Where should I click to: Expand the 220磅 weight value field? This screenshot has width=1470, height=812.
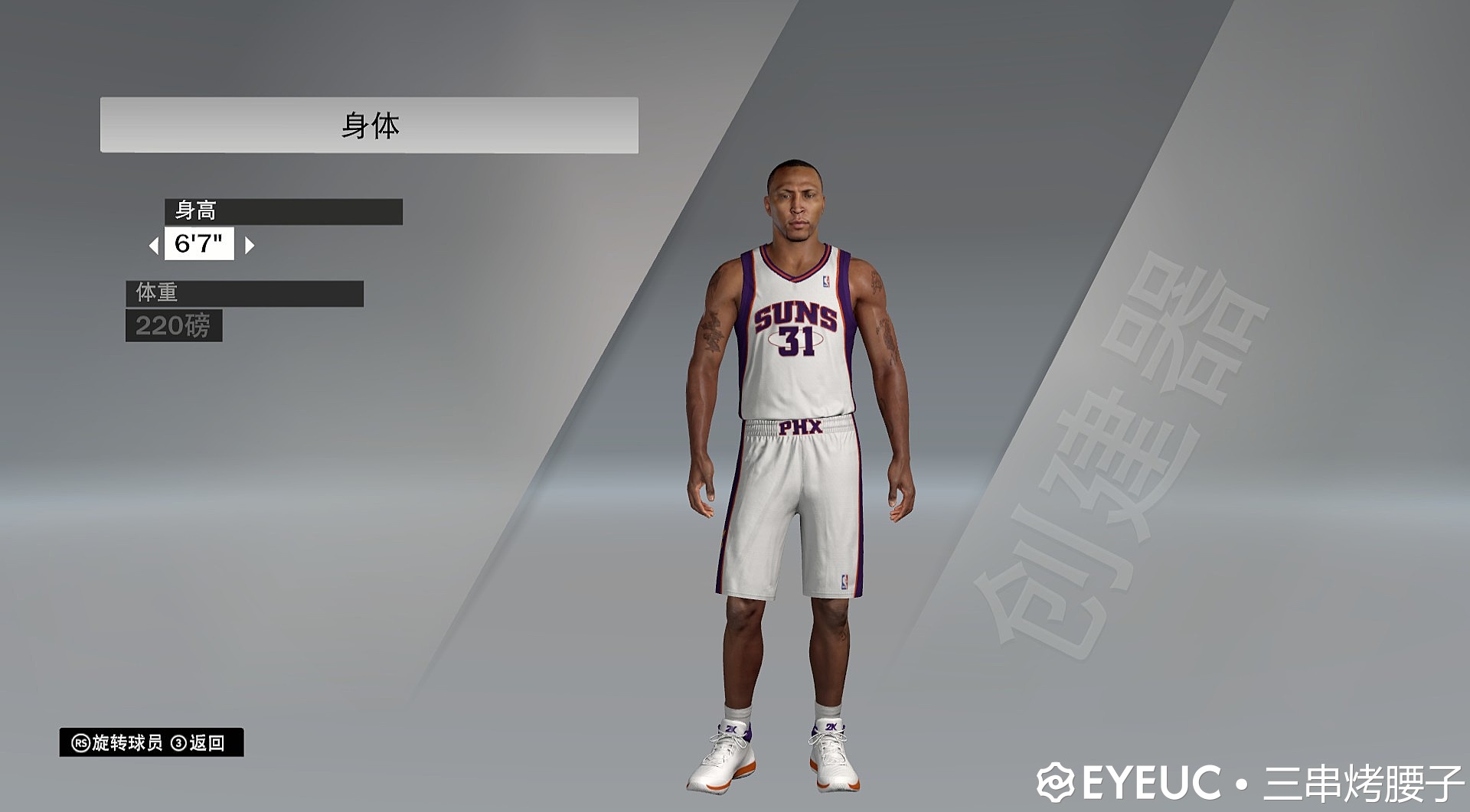(x=174, y=326)
